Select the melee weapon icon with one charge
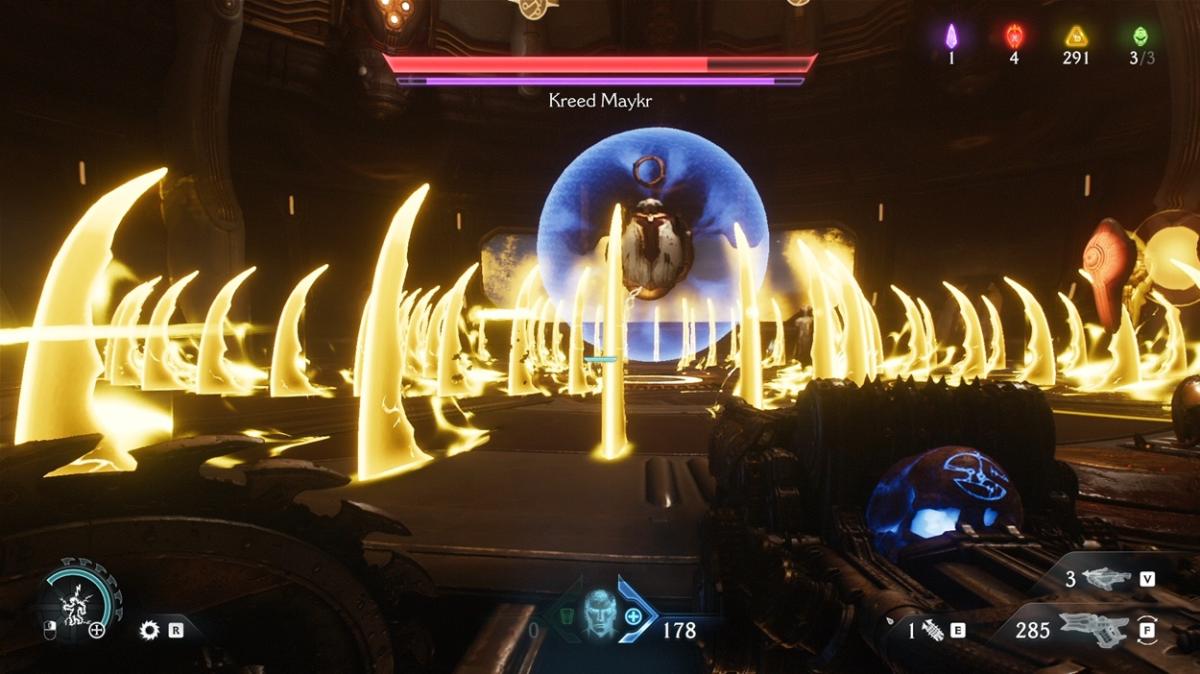 click(932, 631)
